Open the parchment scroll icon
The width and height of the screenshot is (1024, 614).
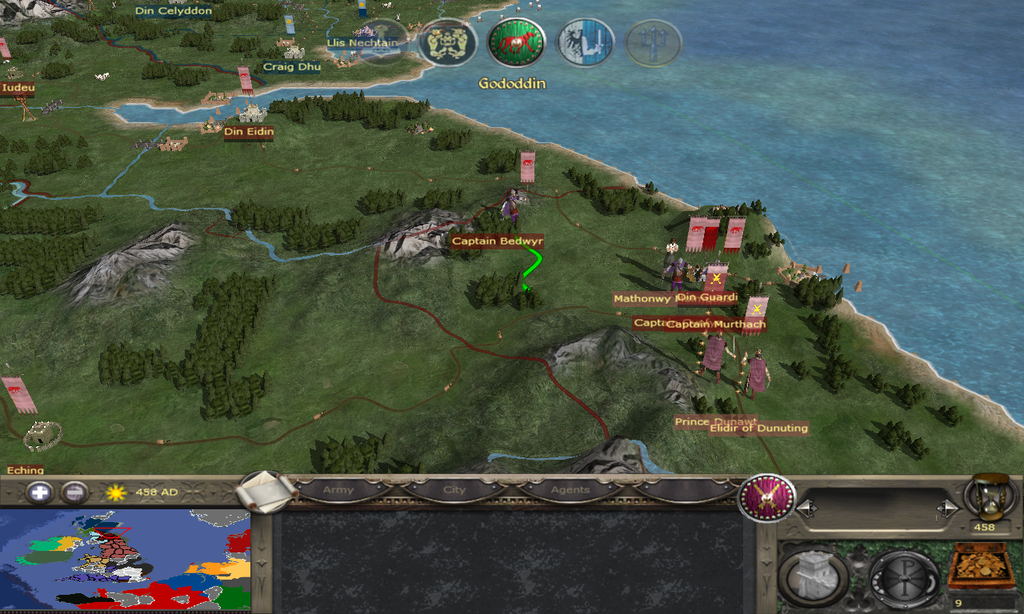click(267, 489)
